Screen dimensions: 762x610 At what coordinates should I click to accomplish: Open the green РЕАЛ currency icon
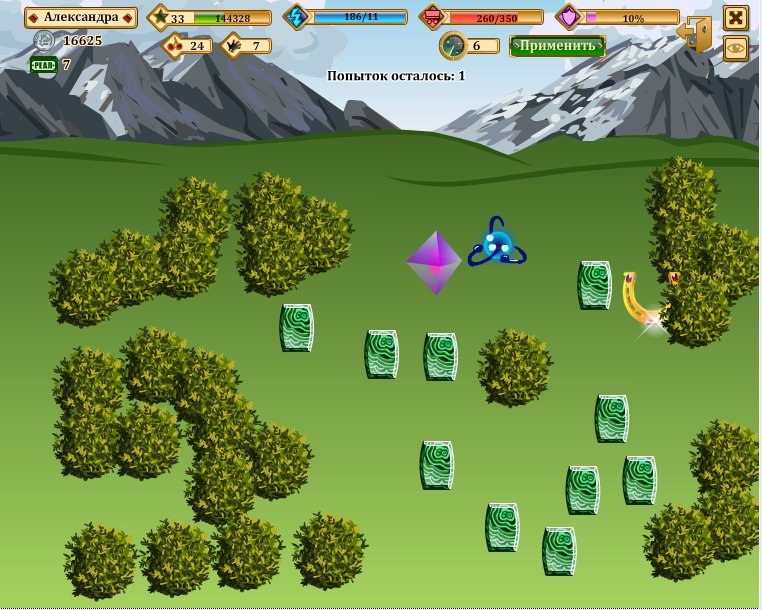point(44,65)
